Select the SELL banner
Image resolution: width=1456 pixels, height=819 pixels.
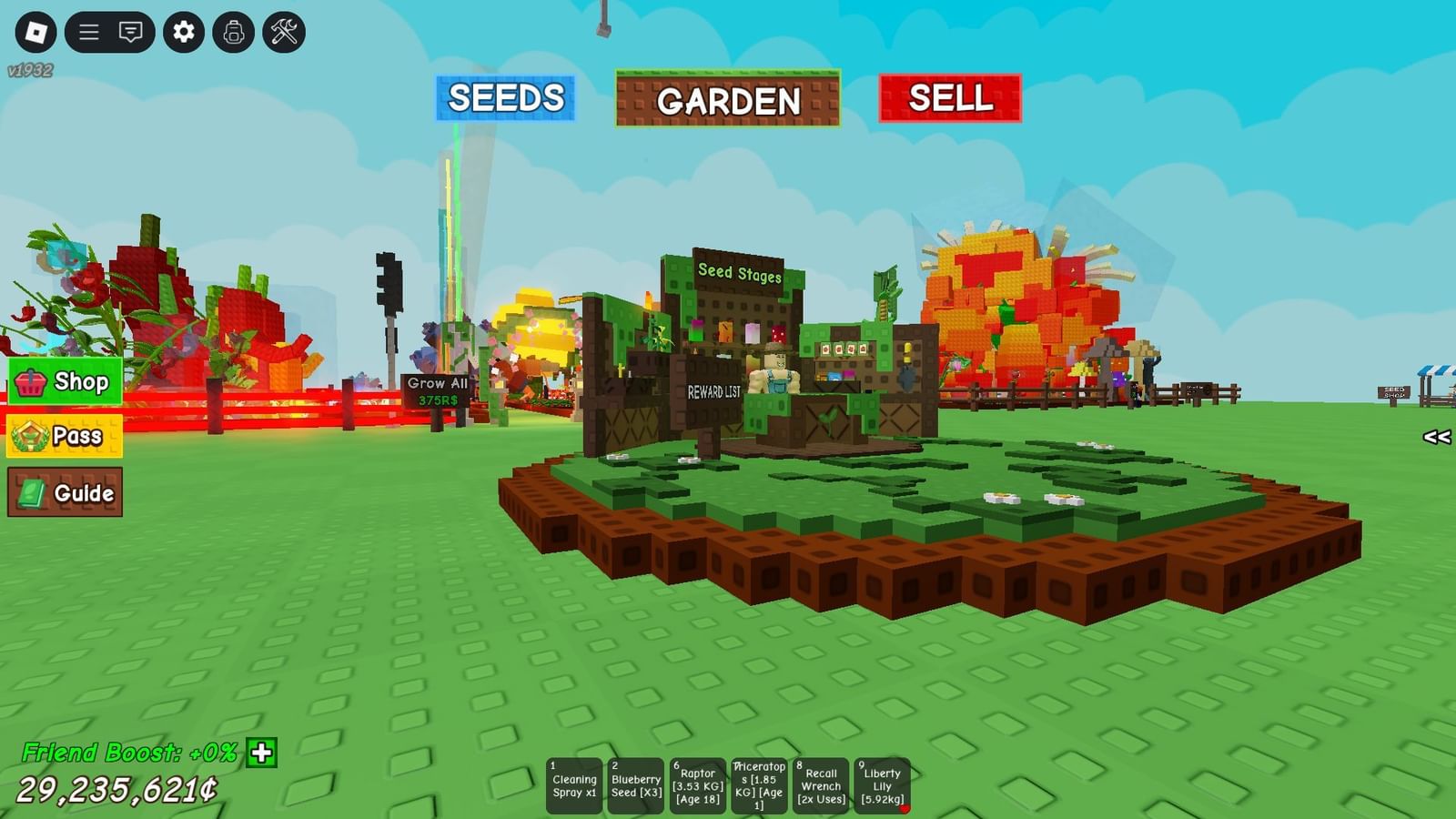950,99
